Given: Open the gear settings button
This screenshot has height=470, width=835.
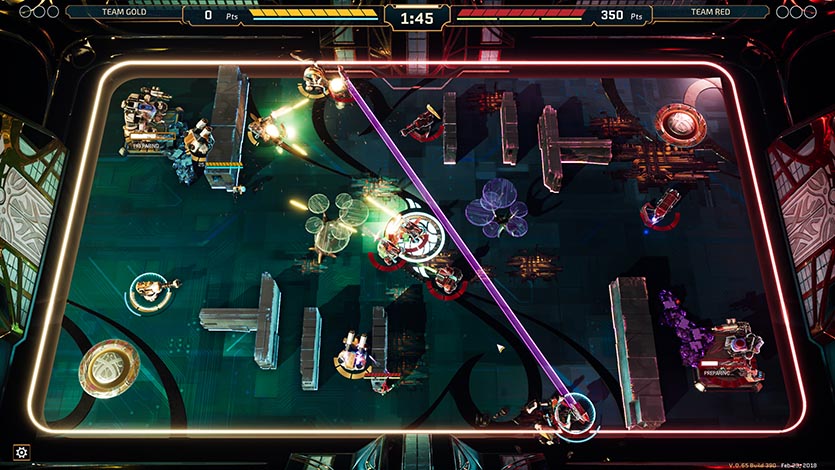Looking at the screenshot, I should pyautogui.click(x=22, y=453).
